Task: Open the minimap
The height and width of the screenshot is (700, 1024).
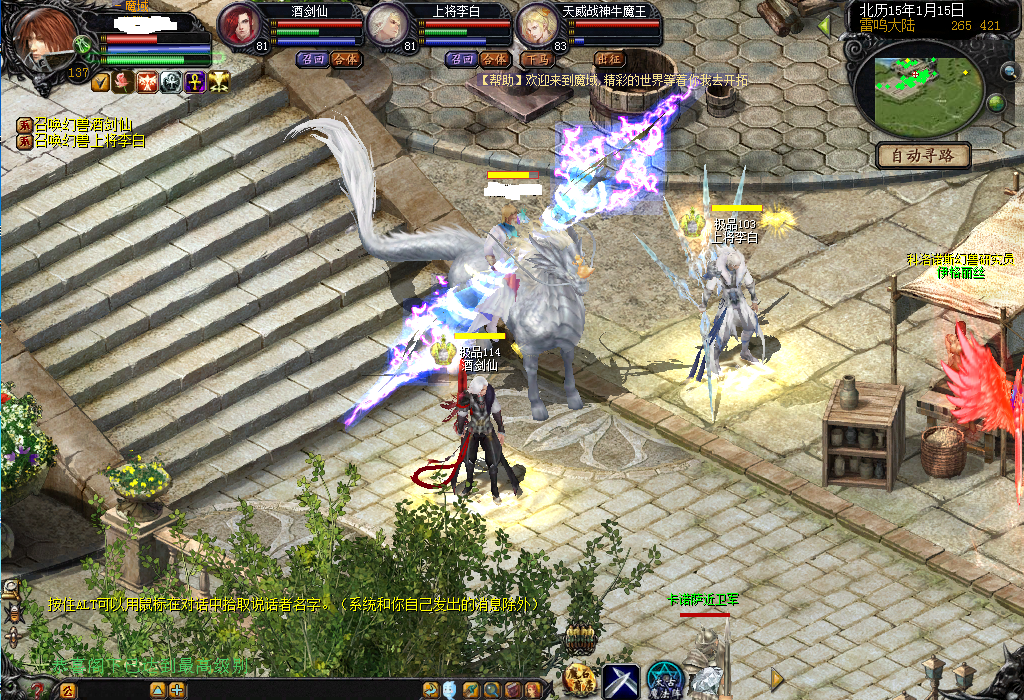Action: (923, 86)
